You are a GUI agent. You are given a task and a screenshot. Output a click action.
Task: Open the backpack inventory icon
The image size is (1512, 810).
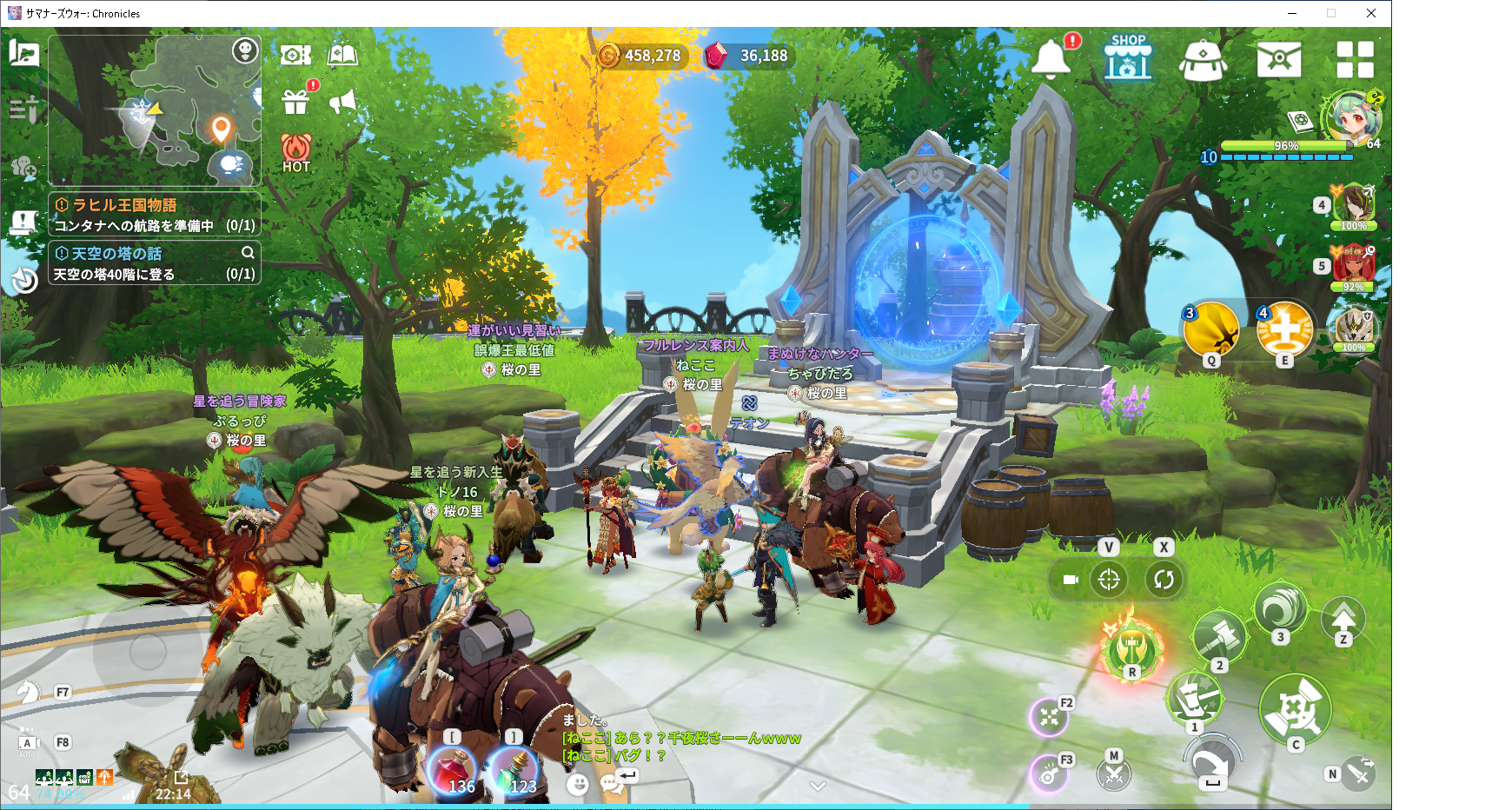[1204, 60]
